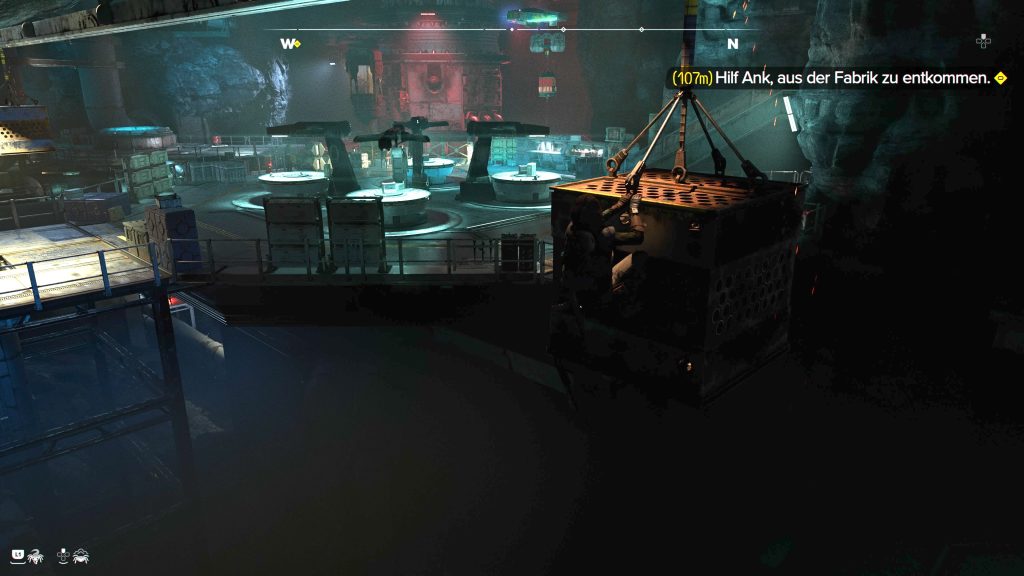Activate the Nix command icon beside L1
This screenshot has height=576, width=1024.
[35, 554]
